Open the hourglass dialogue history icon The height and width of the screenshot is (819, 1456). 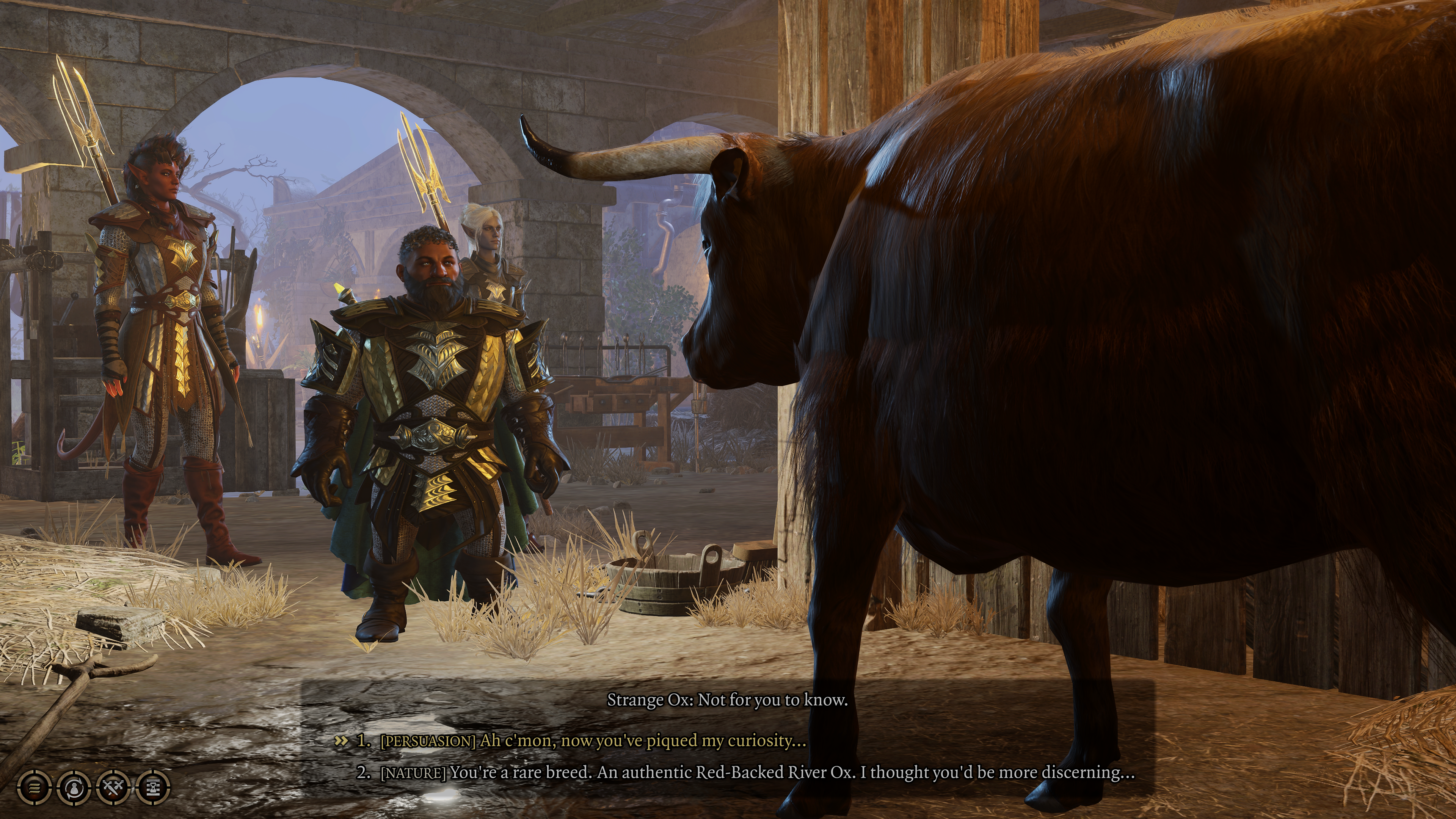[x=153, y=787]
